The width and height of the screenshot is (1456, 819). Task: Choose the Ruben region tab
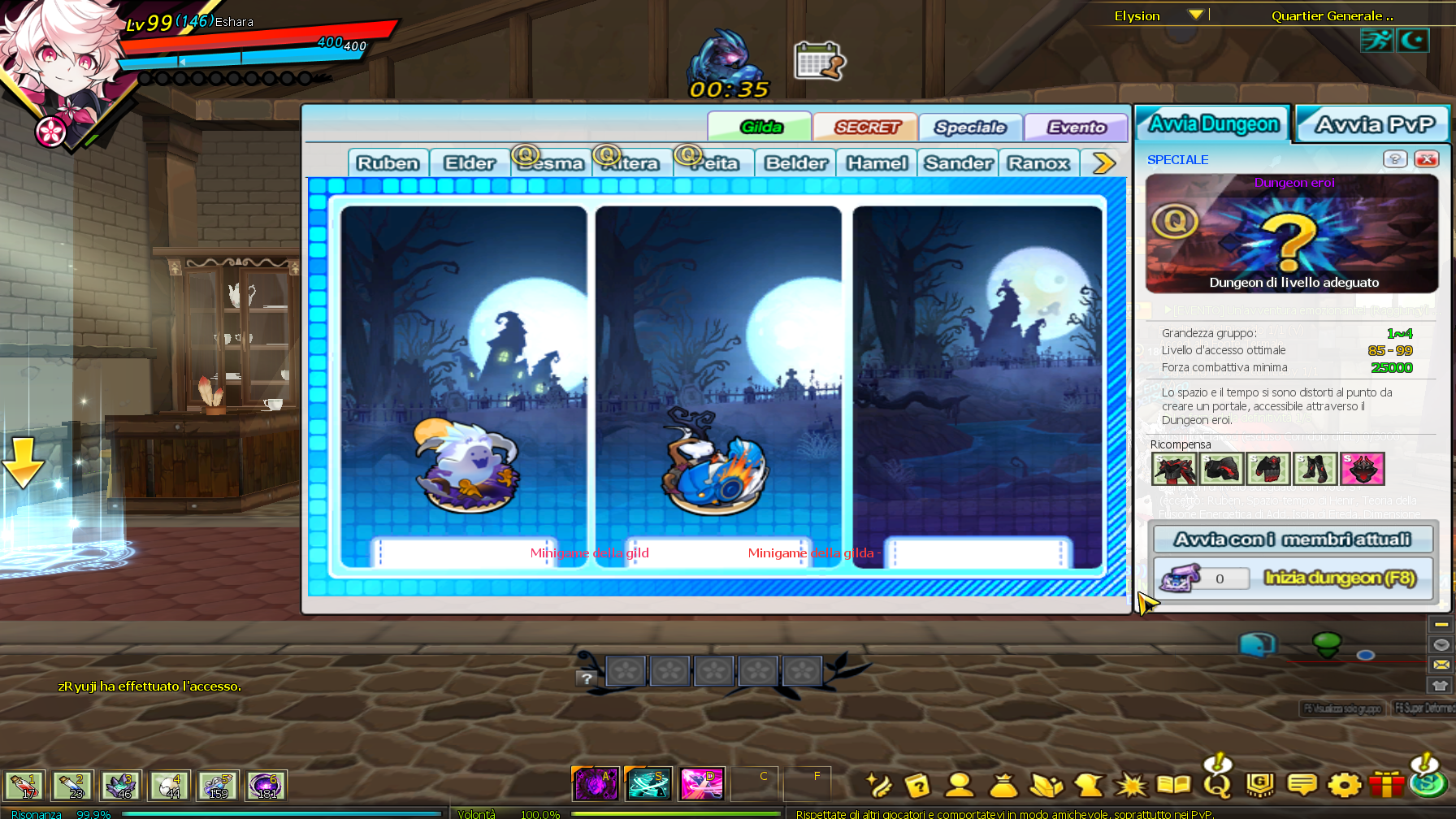tap(388, 163)
